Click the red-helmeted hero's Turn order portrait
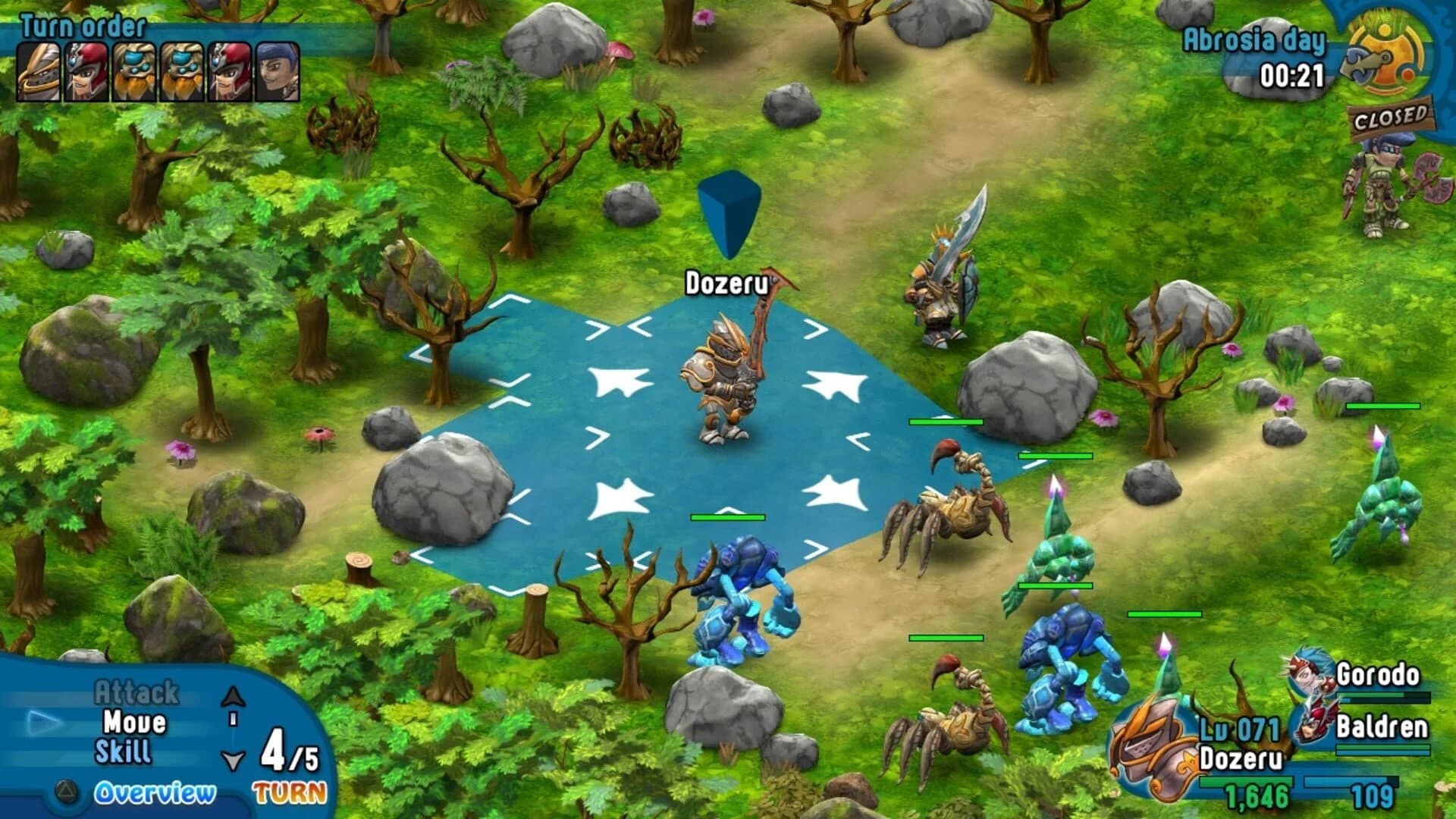1456x819 pixels. coord(86,72)
